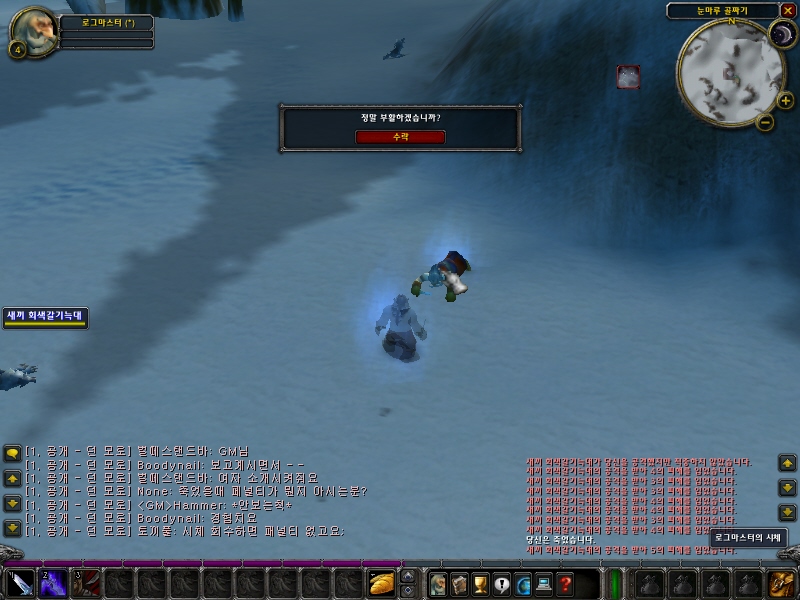
Task: Zoom out on the minimap
Action: (x=765, y=122)
